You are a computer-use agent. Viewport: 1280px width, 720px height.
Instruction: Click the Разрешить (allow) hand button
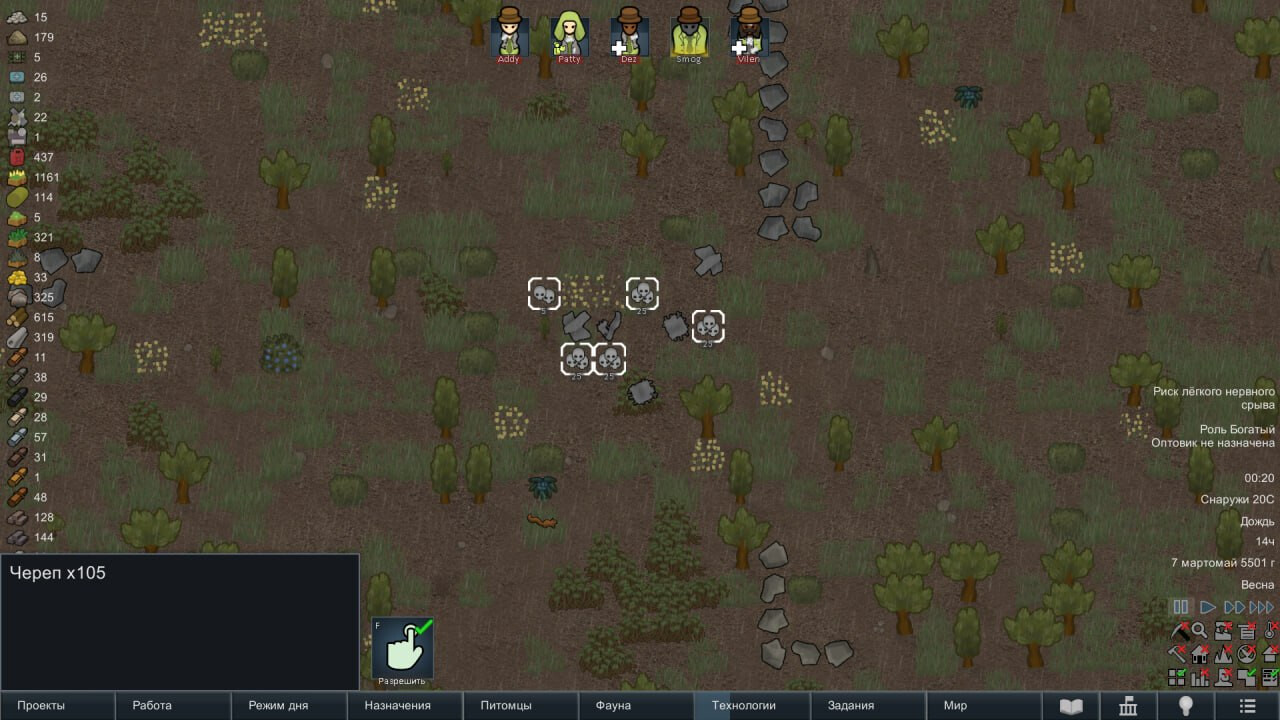point(403,648)
